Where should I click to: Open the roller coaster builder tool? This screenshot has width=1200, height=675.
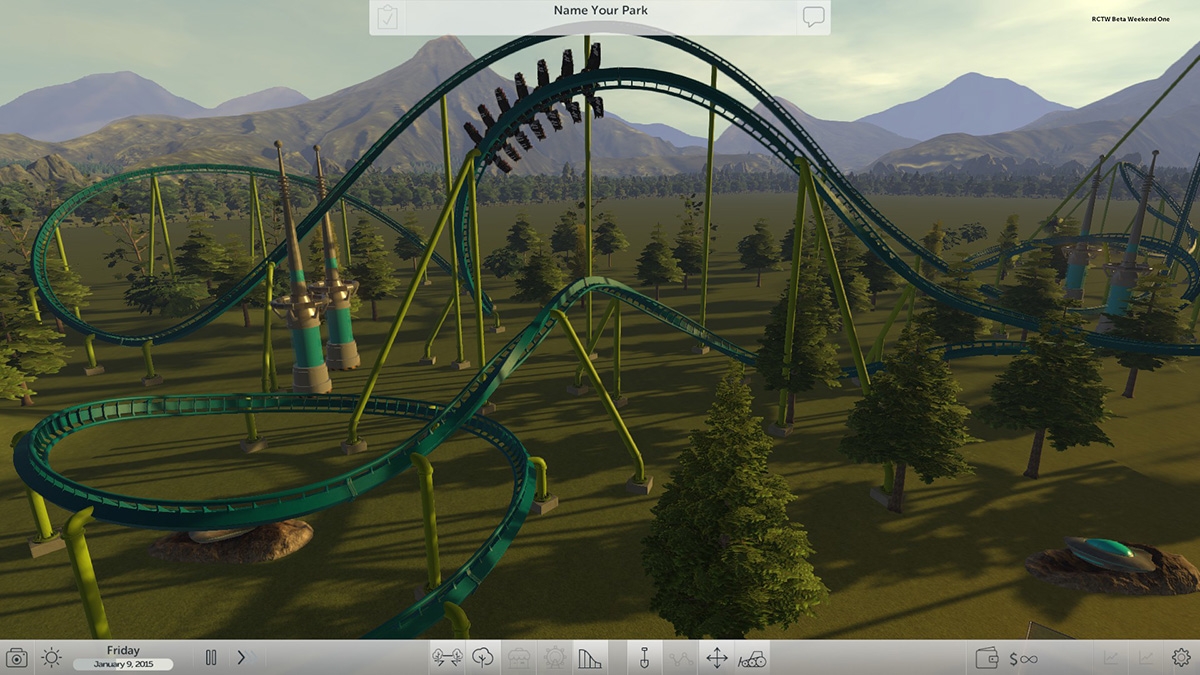pos(590,658)
